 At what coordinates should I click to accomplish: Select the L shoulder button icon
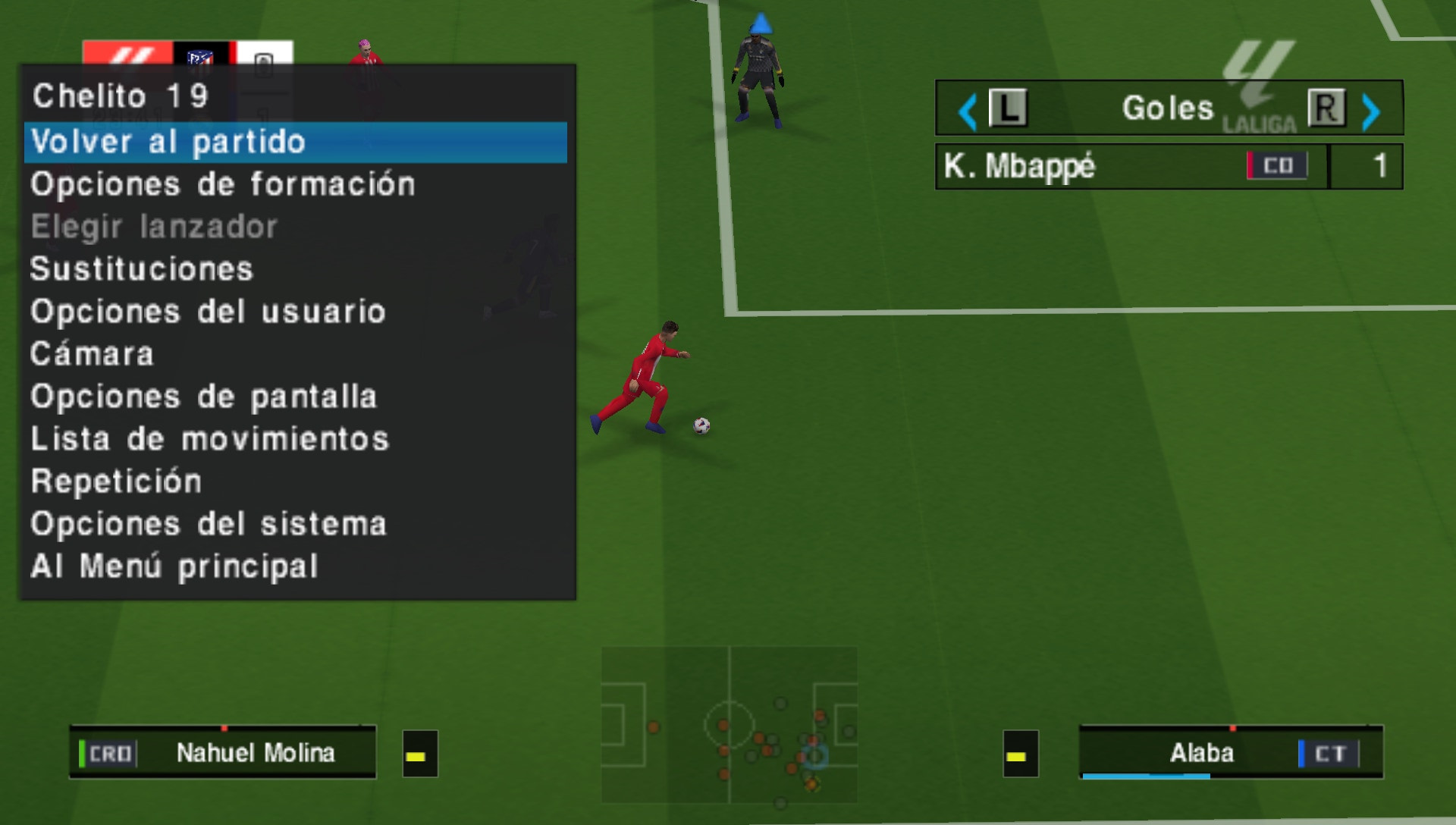[x=1006, y=108]
